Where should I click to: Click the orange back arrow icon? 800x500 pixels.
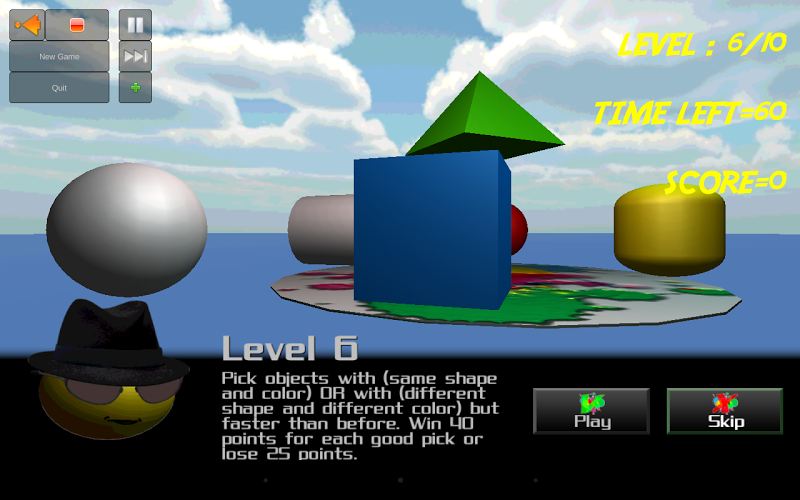click(x=27, y=25)
